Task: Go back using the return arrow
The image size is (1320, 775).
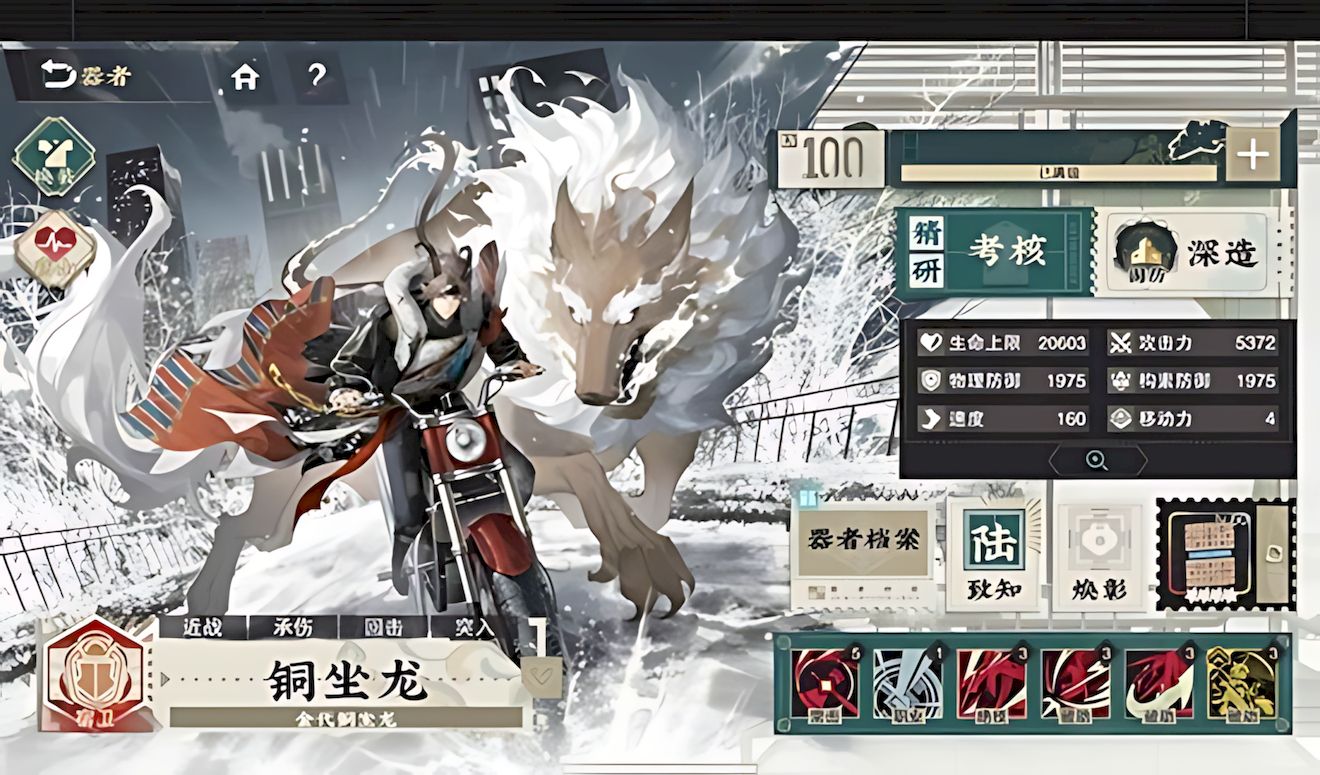Action: [x=59, y=75]
